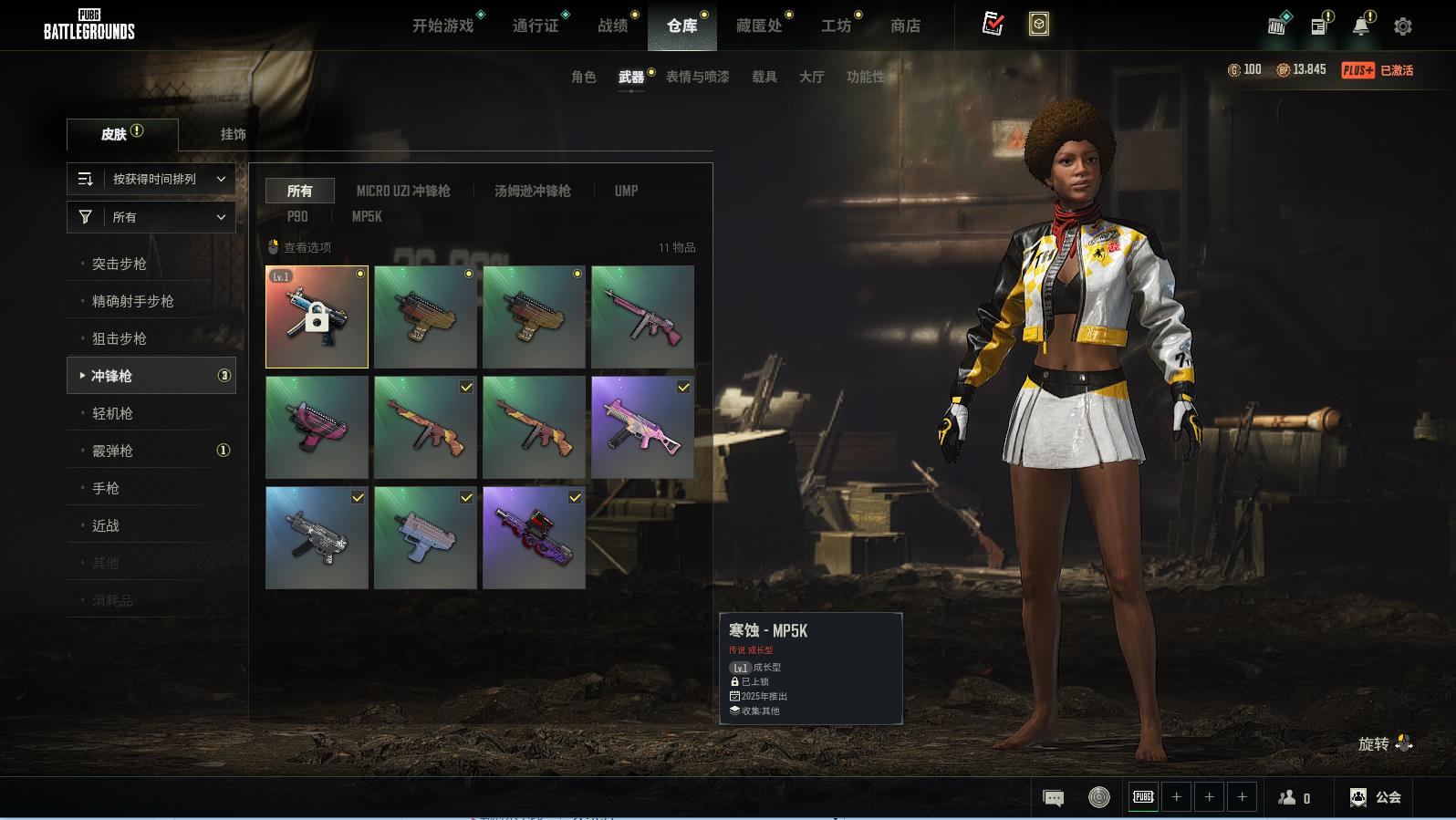1456x820 pixels.
Task: Choose the 狙击步枪 weapon category
Action: click(120, 338)
